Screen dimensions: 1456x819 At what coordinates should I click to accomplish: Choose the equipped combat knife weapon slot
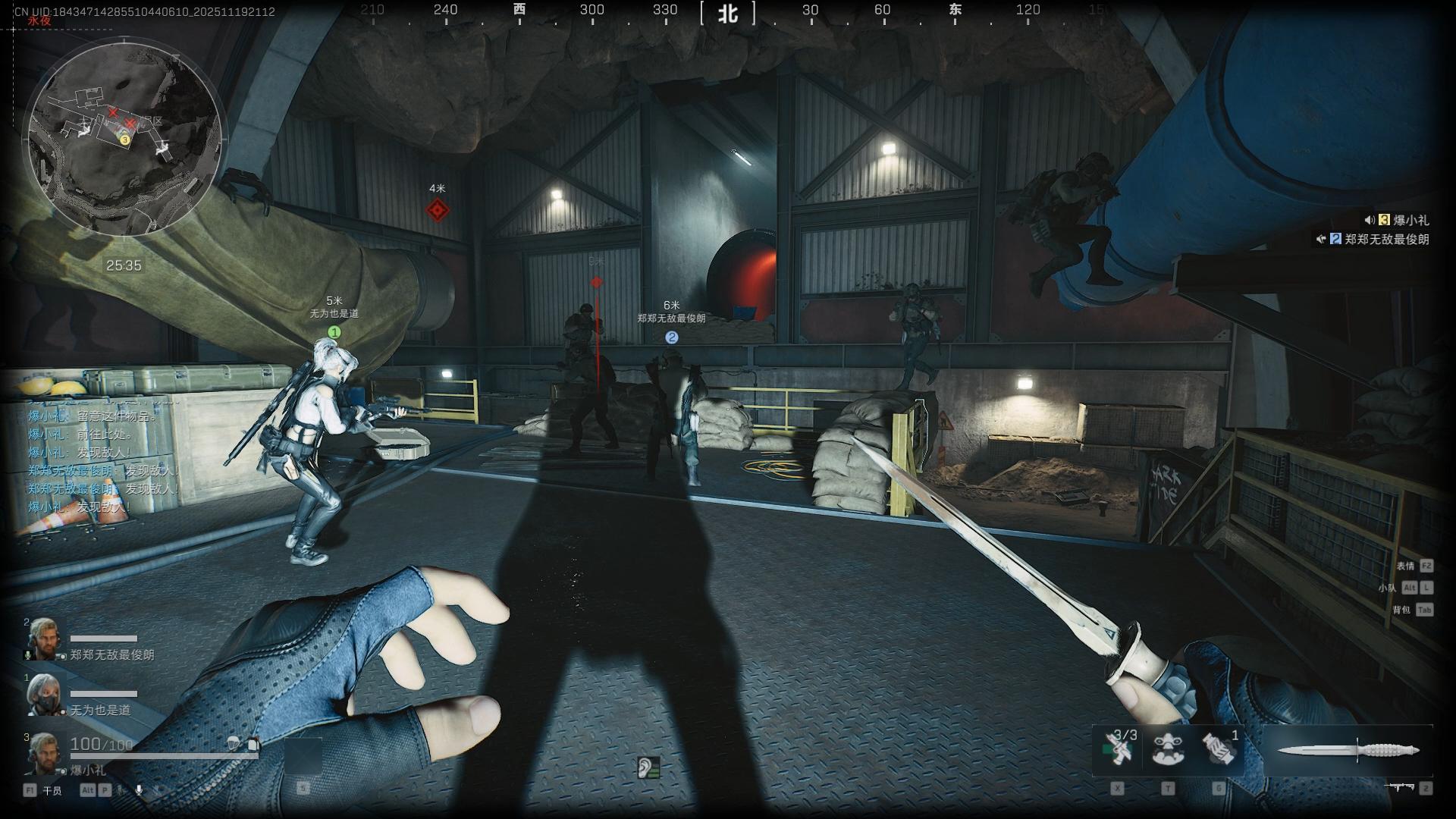[x=1348, y=751]
